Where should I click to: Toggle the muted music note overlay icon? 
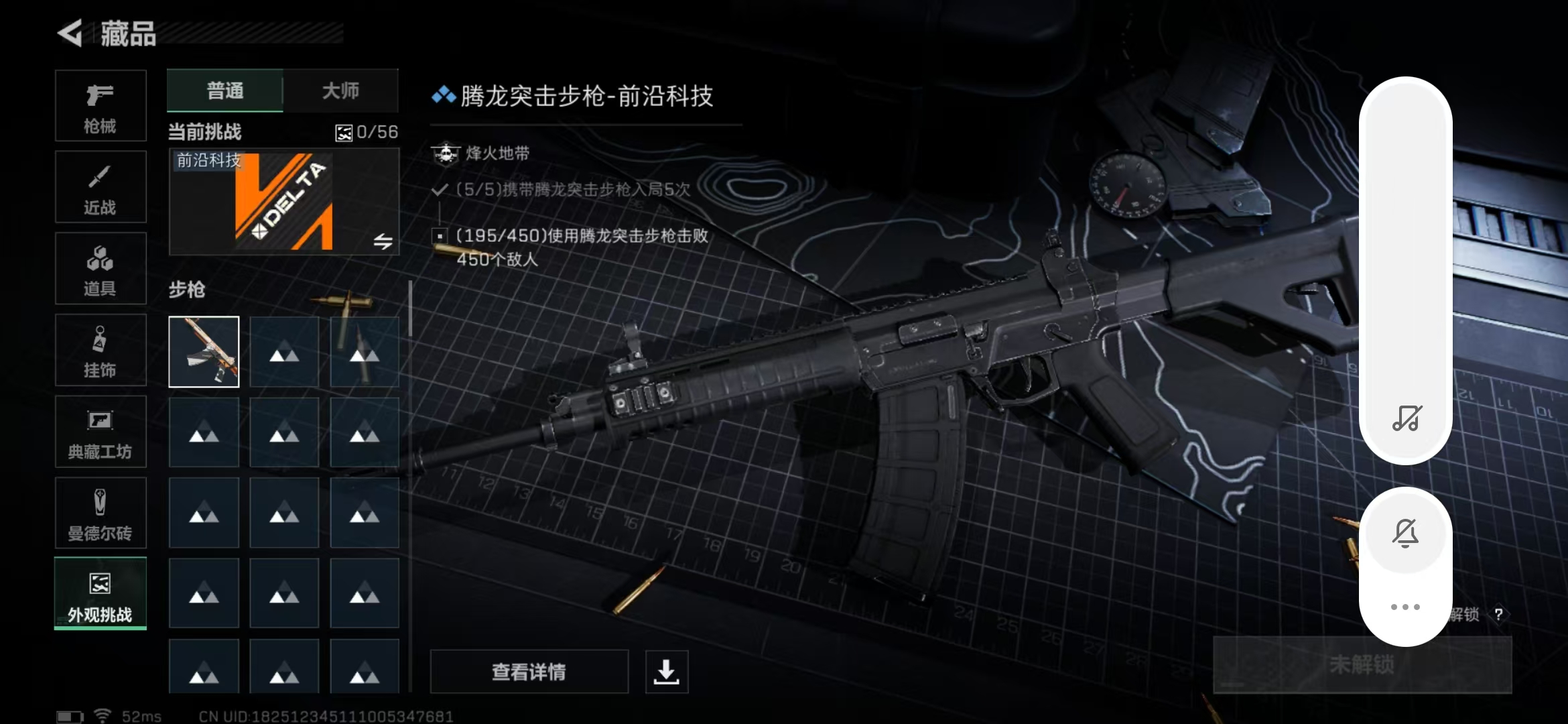coord(1406,418)
